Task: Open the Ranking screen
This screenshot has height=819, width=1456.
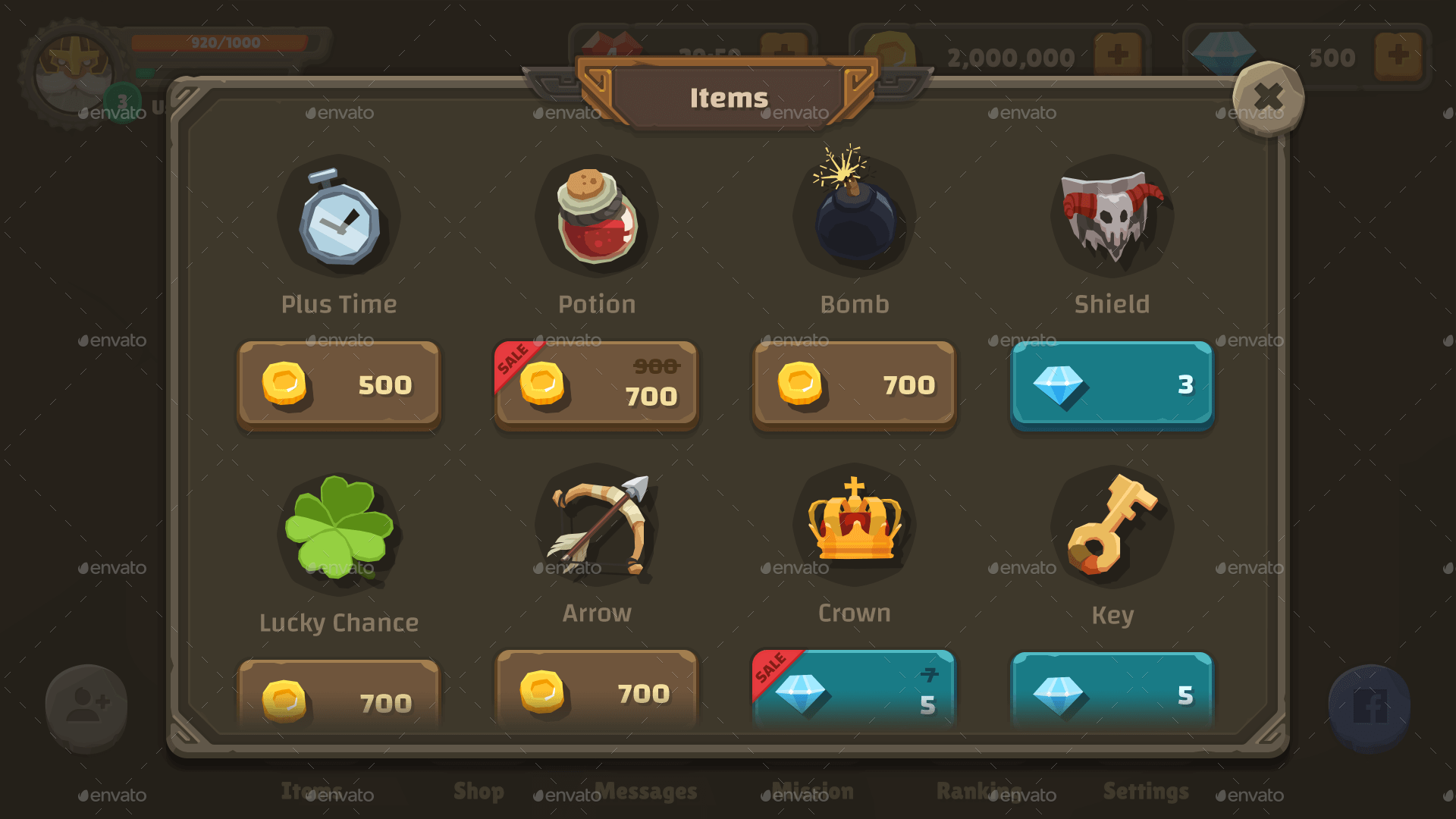Action: pos(981,792)
